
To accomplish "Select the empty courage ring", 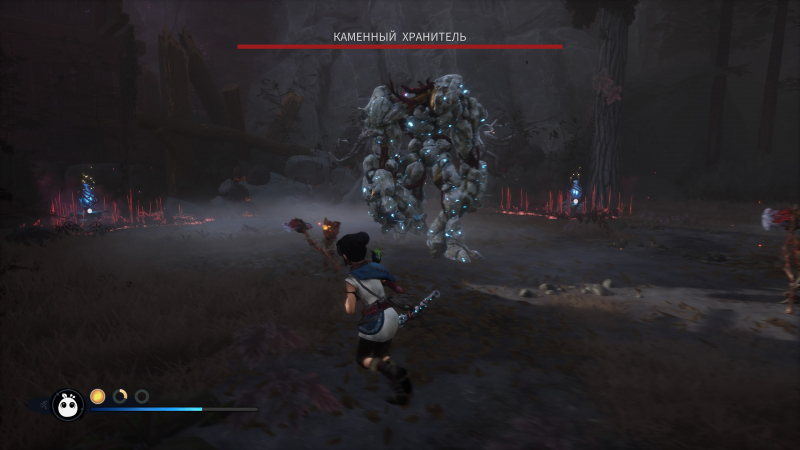I will click(x=142, y=396).
